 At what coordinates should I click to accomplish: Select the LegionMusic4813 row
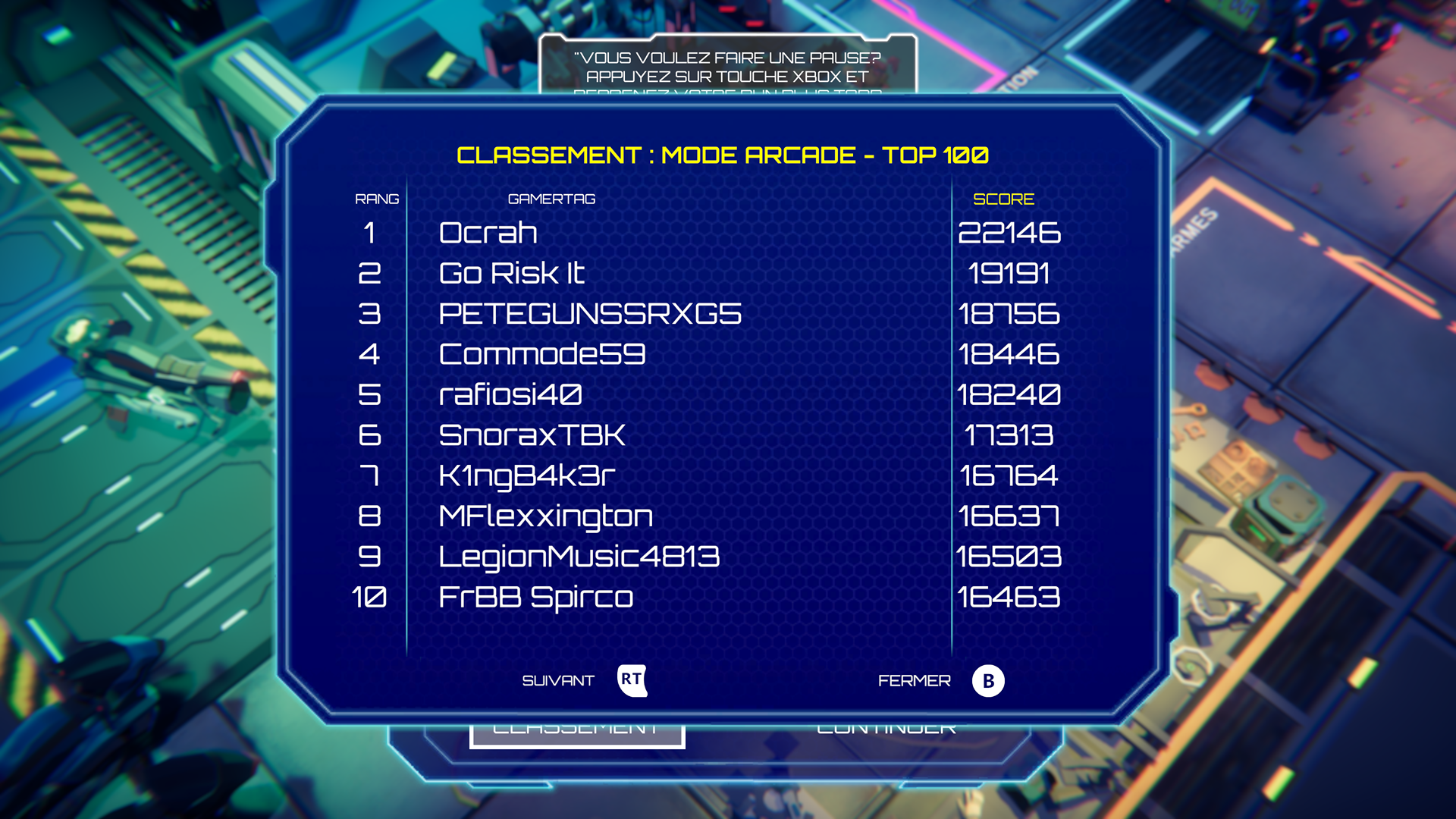579,557
